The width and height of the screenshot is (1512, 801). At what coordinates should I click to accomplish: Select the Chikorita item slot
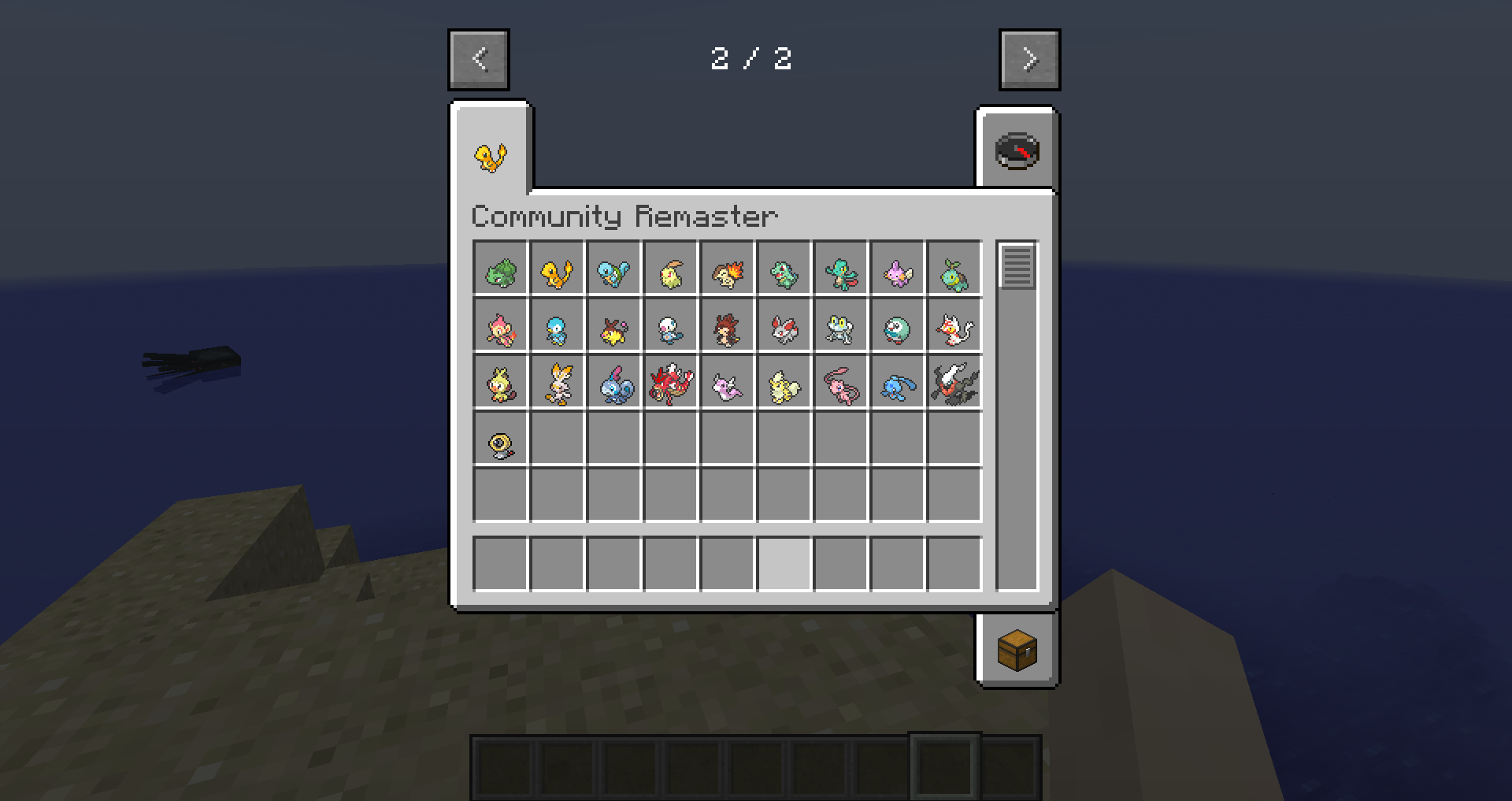[x=671, y=269]
